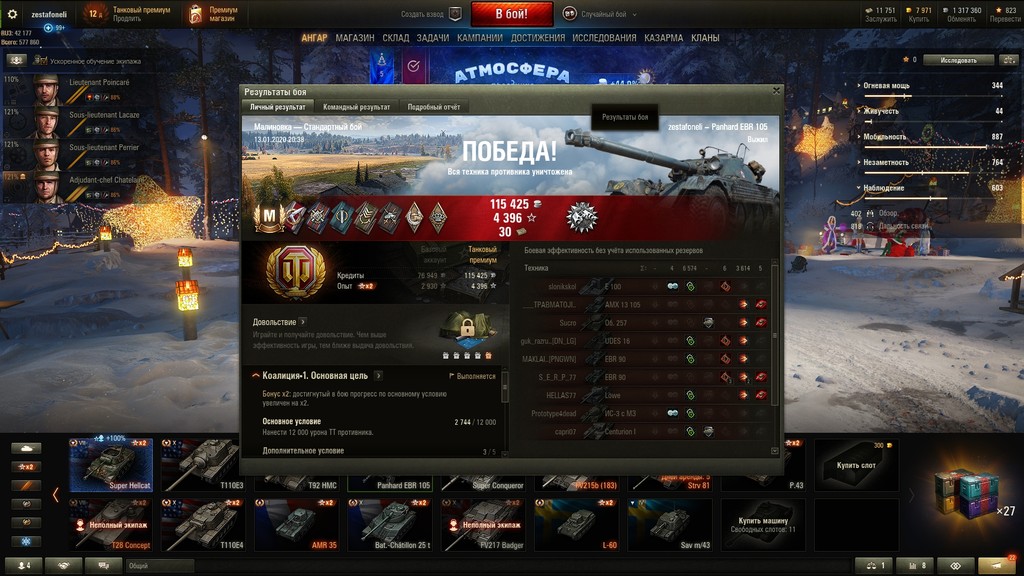Pick the T110E4 tank from the carousel
Image resolution: width=1024 pixels, height=576 pixels.
(x=203, y=525)
